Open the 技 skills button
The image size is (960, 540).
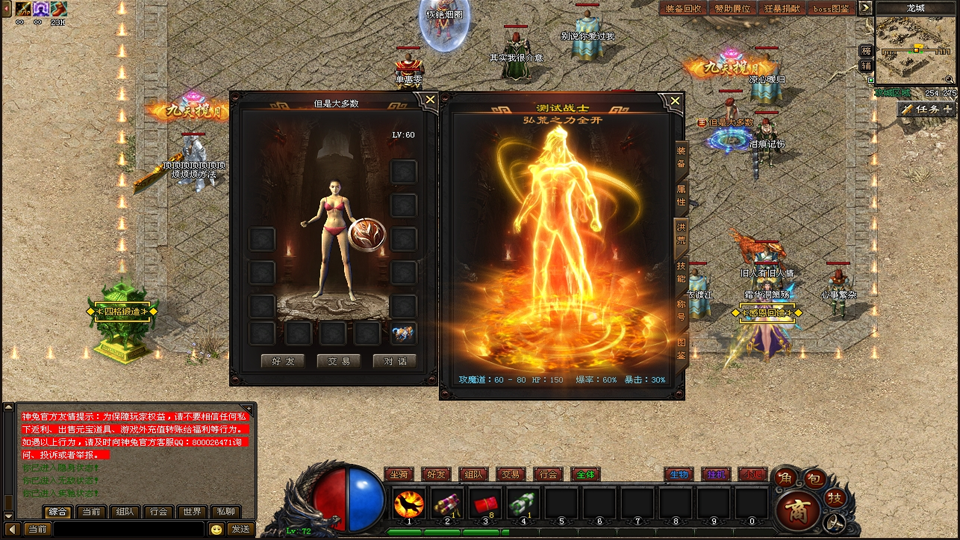tap(836, 497)
